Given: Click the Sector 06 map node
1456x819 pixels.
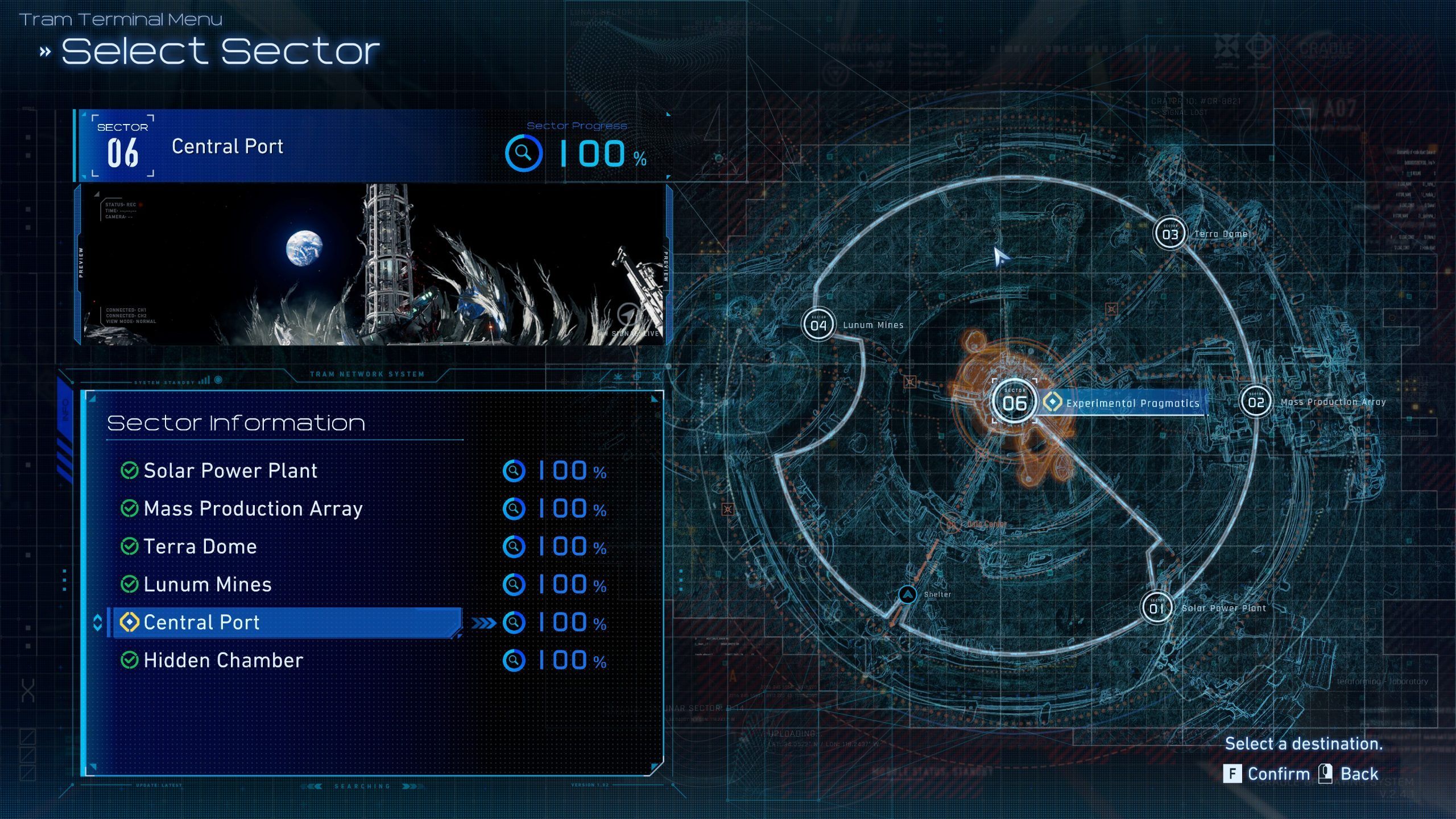Looking at the screenshot, I should point(1015,402).
